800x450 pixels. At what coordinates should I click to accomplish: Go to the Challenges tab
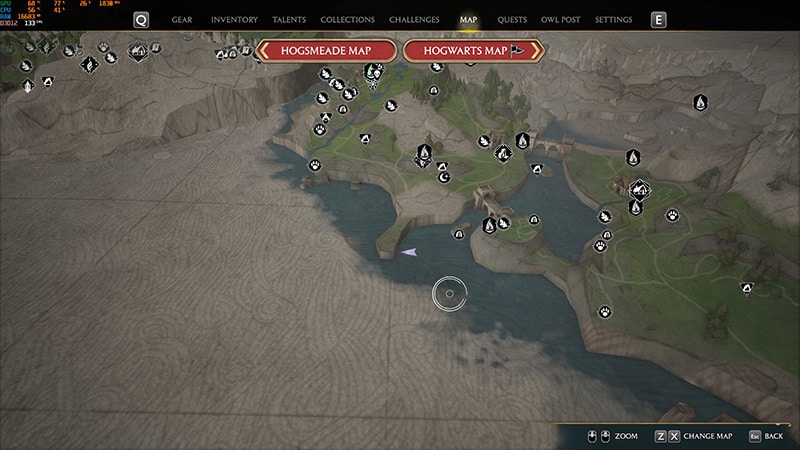(x=413, y=20)
